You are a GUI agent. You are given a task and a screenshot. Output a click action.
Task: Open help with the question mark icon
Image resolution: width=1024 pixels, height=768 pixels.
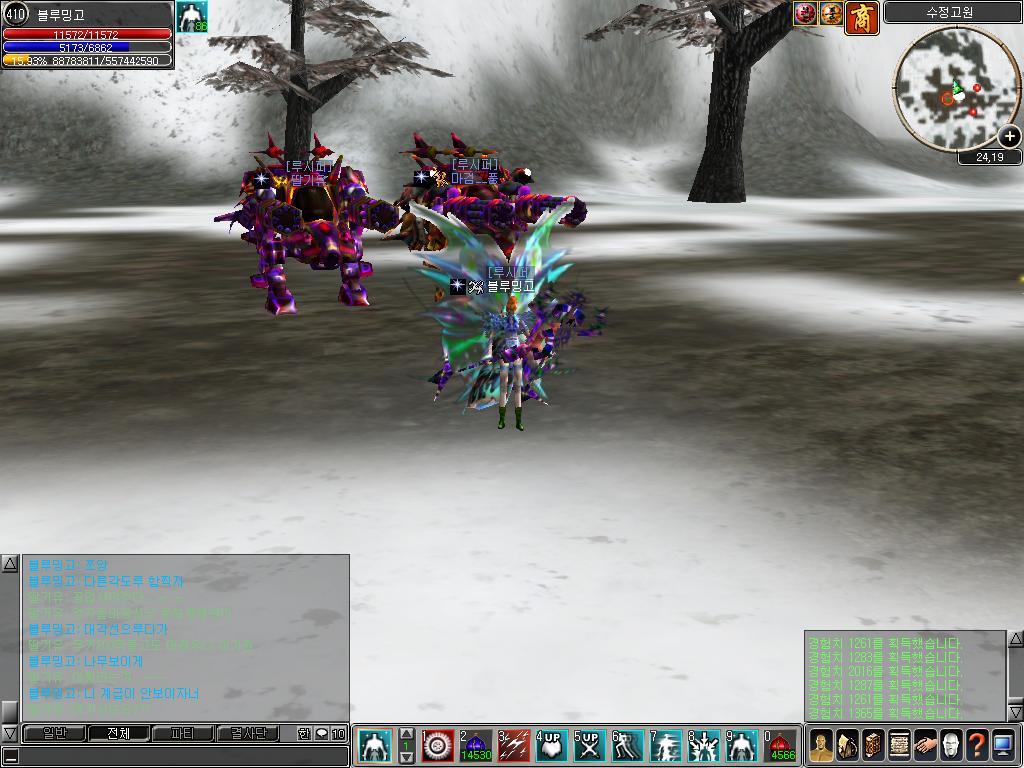coord(977,746)
